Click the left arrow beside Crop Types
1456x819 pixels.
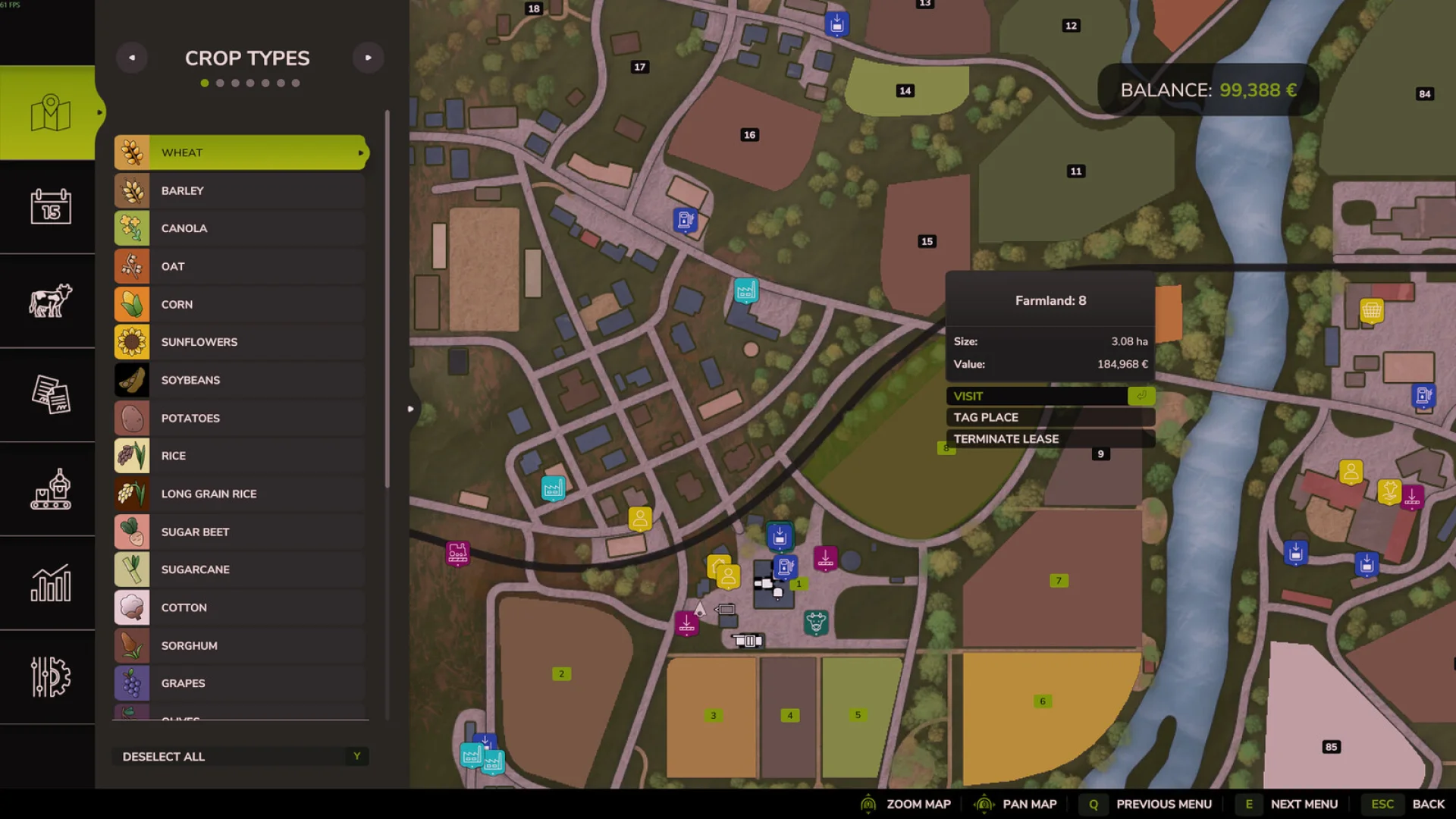point(132,58)
